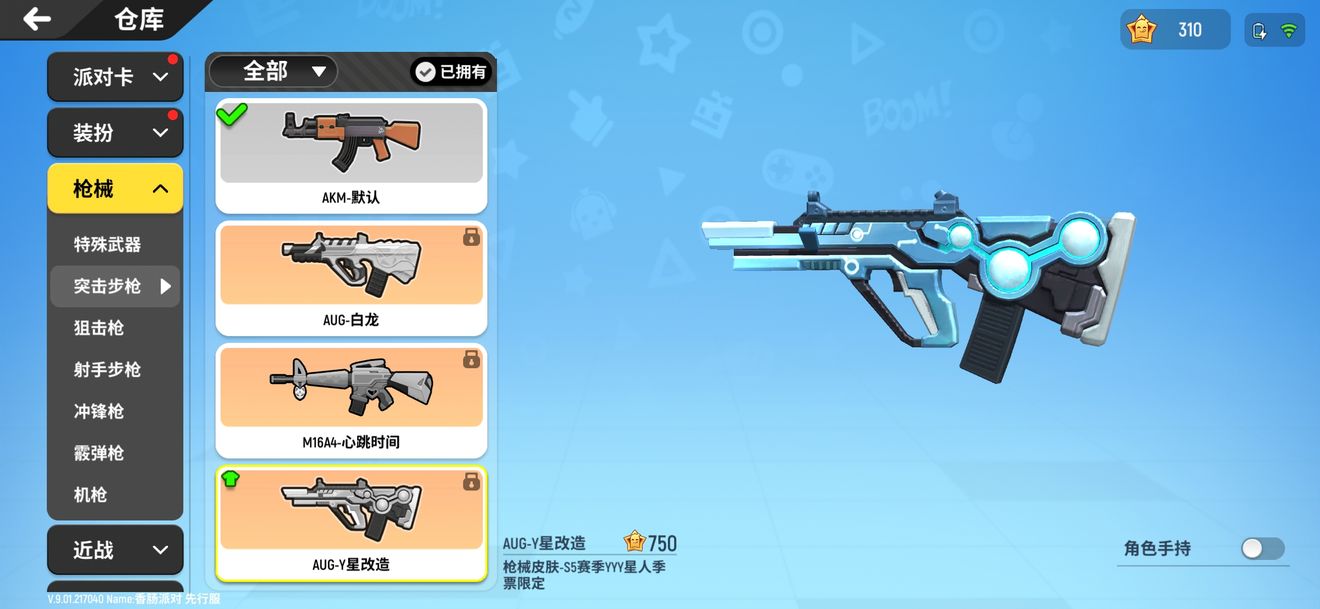
Task: Show the 冲锋枪 list
Action: click(99, 411)
